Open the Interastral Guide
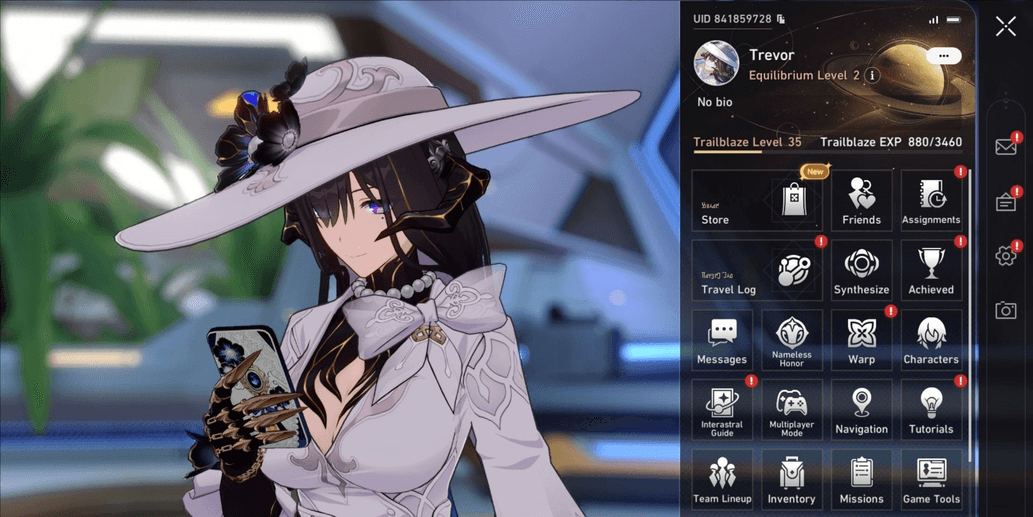The image size is (1033, 517). (722, 411)
